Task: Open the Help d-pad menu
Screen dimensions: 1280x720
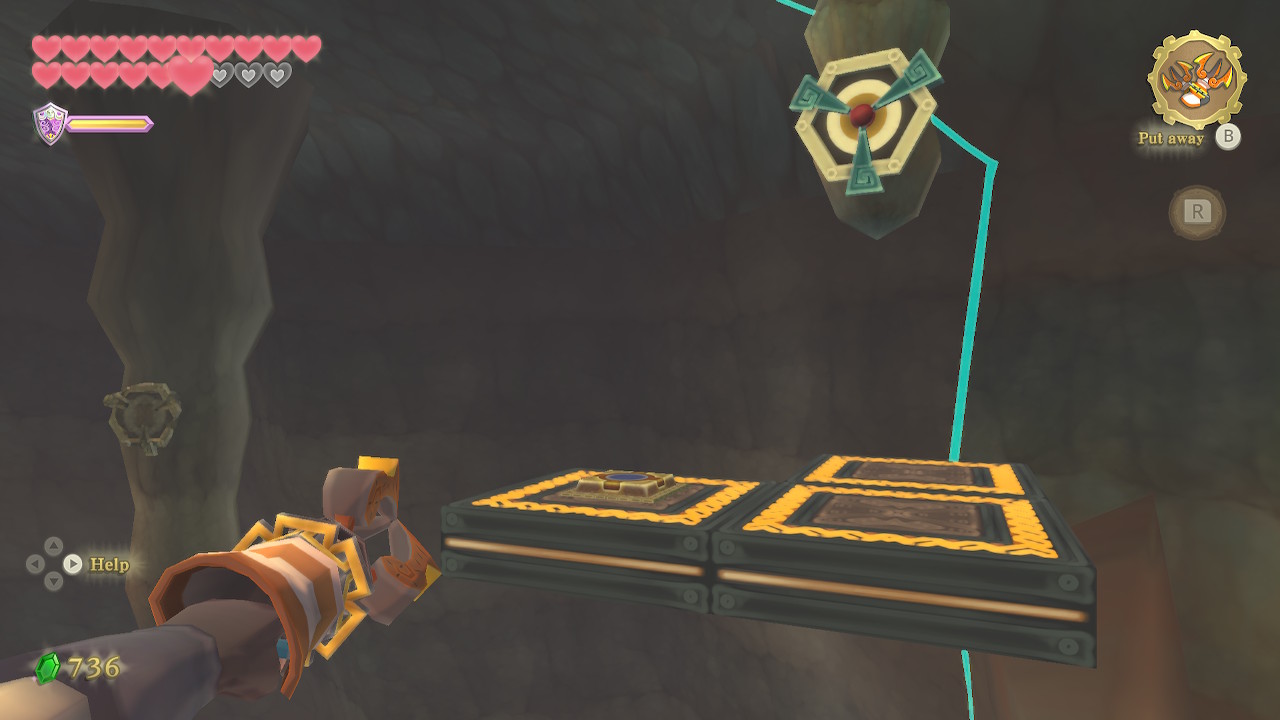Action: (54, 564)
